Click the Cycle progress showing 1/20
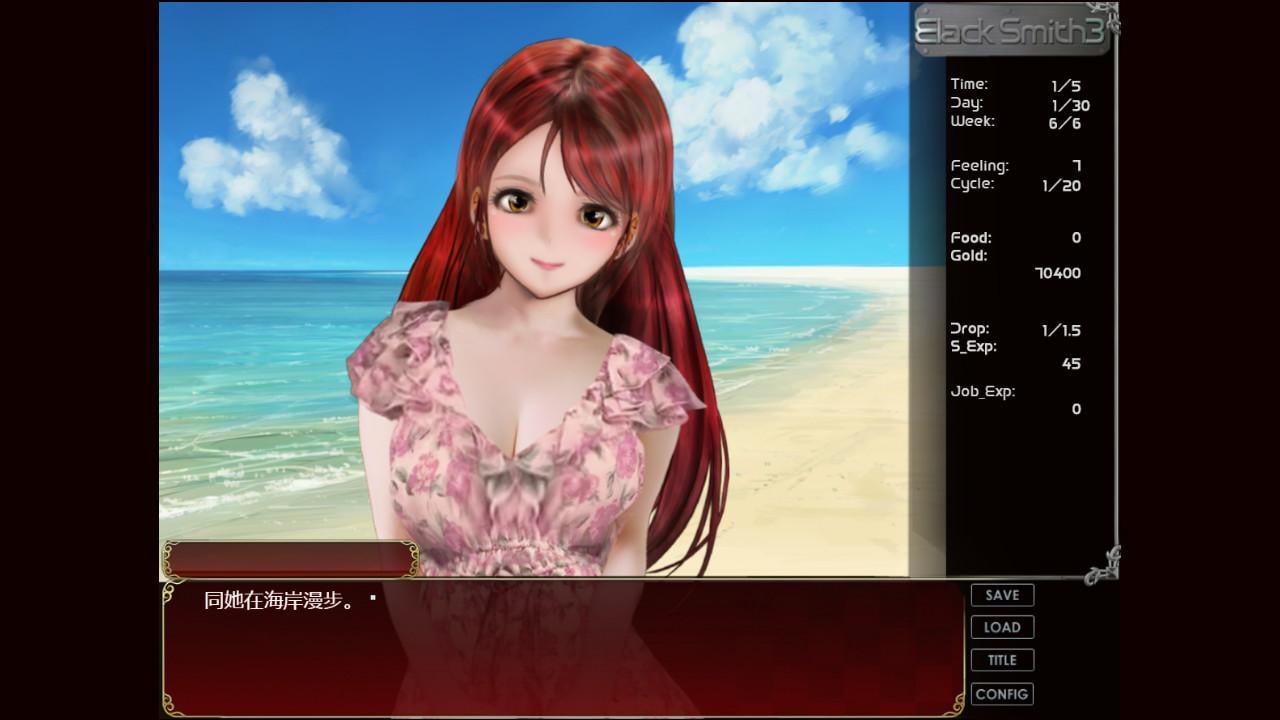This screenshot has width=1280, height=720. pos(1061,185)
